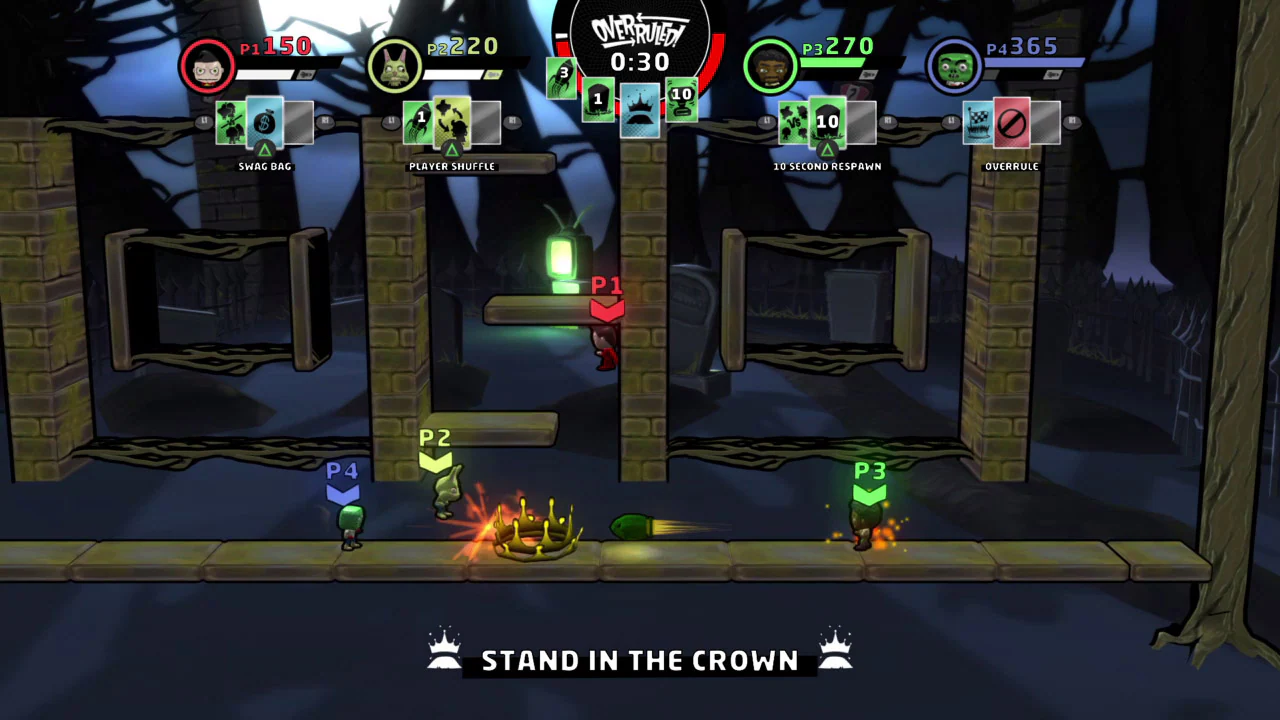Image resolution: width=1280 pixels, height=720 pixels.
Task: Click the L1 prompt beside Swag Bag
Action: click(x=203, y=121)
